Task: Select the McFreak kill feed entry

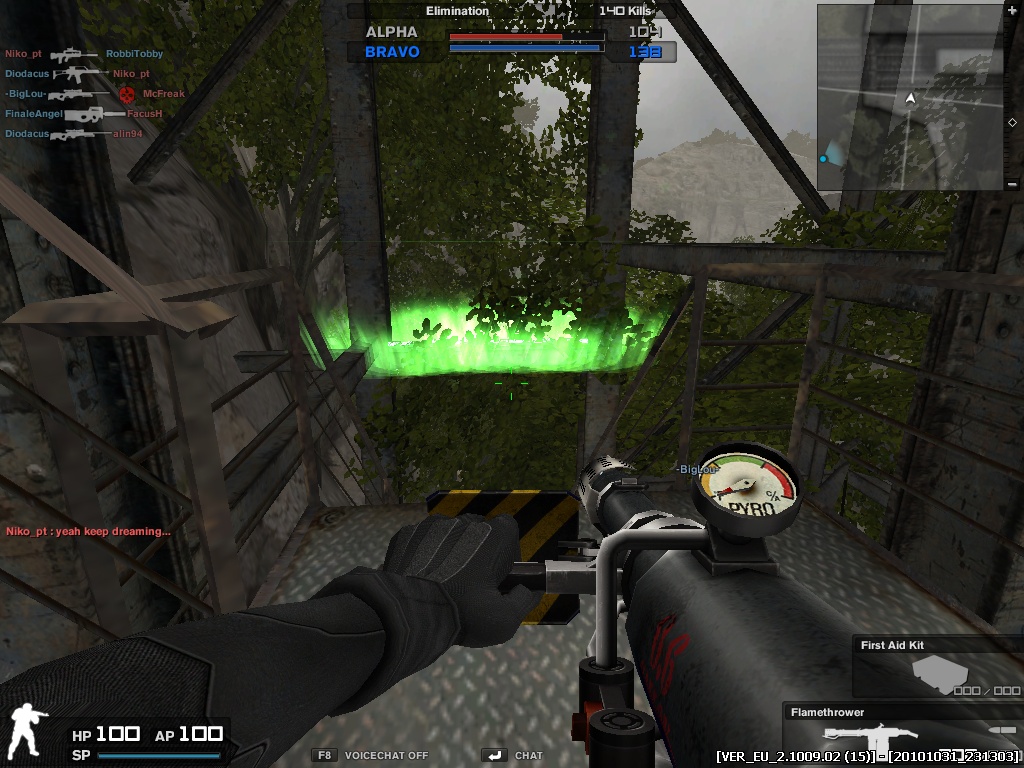Action: (x=164, y=94)
